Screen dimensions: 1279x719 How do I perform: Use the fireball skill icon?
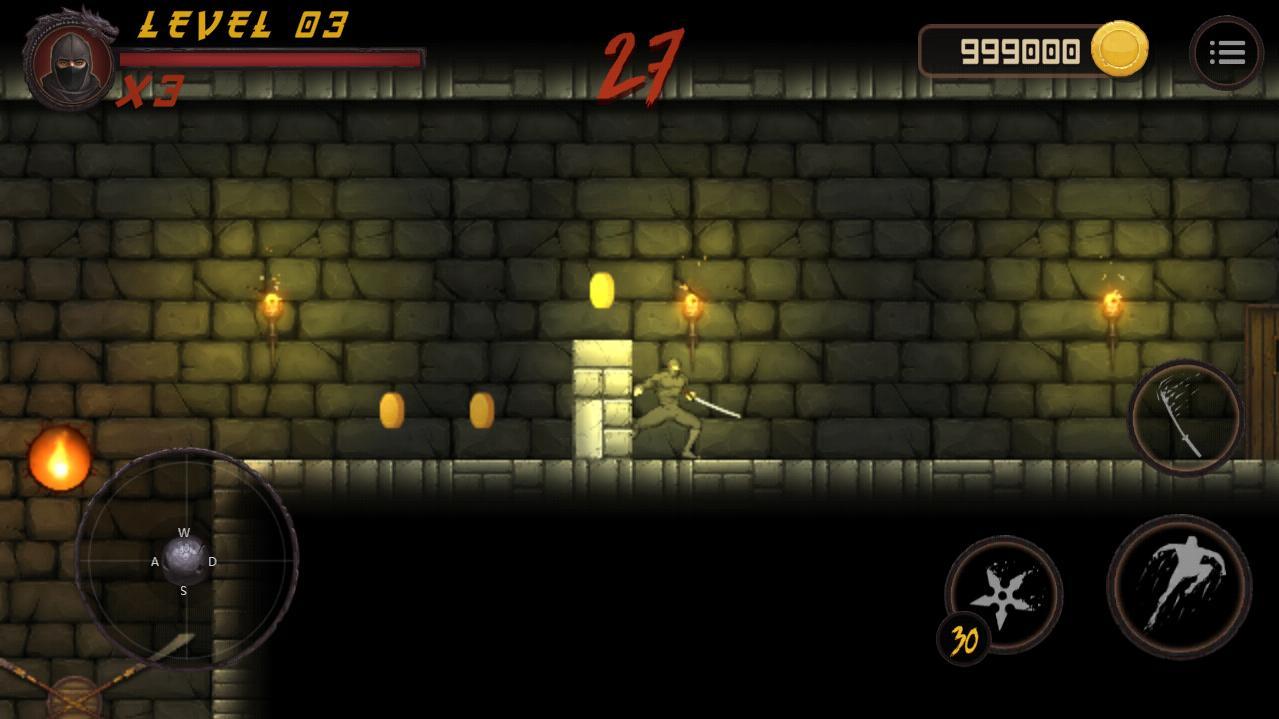[59, 459]
